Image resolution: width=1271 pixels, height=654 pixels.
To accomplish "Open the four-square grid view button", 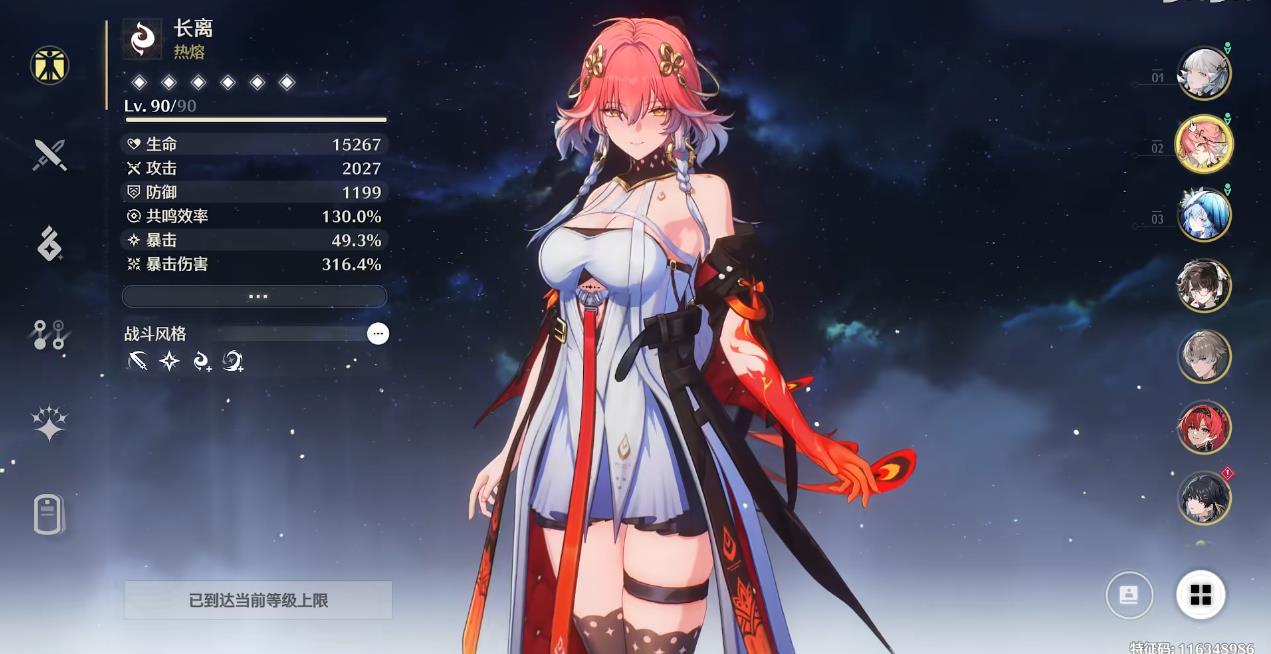I will (1200, 596).
